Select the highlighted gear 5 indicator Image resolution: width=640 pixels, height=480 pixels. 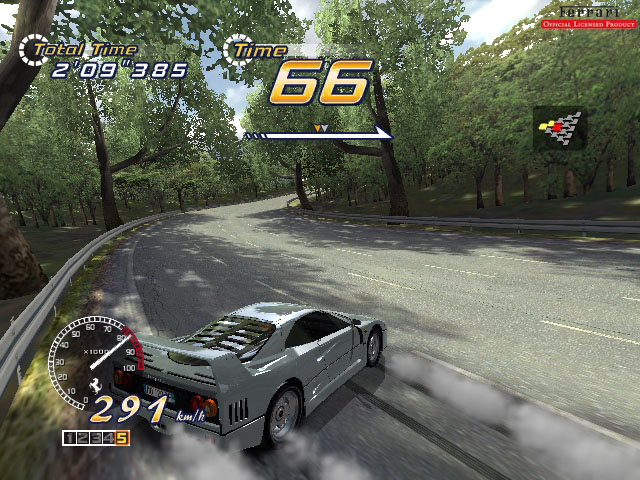122,437
